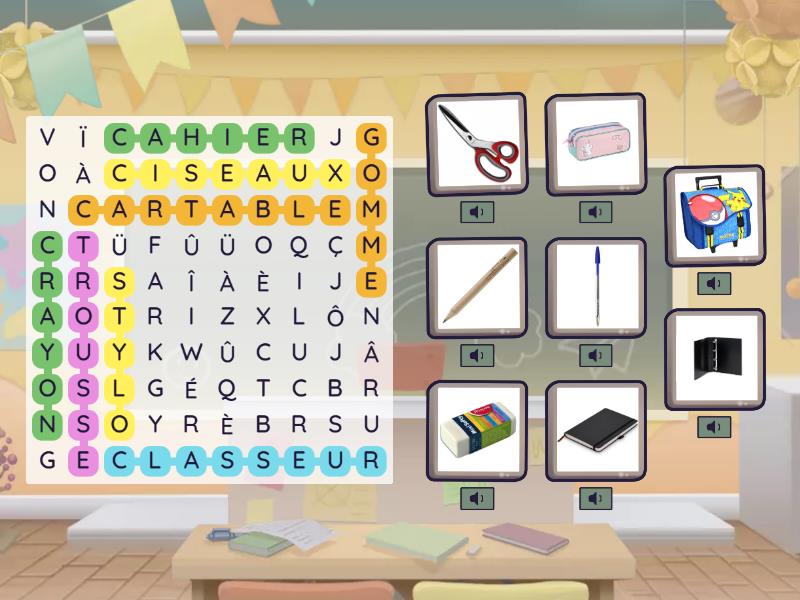Play sound under the eraser card
This screenshot has width=800, height=600.
477,498
